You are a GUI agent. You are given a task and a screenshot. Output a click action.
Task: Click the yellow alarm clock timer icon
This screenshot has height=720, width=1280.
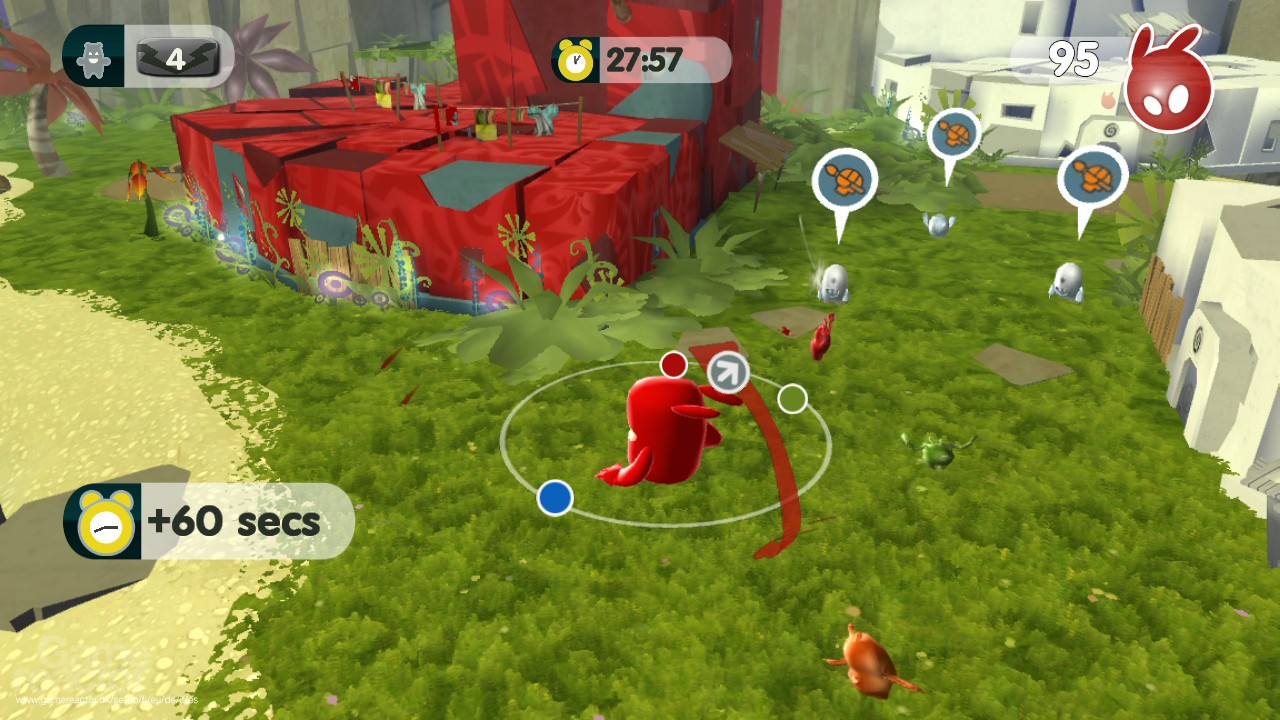click(575, 61)
